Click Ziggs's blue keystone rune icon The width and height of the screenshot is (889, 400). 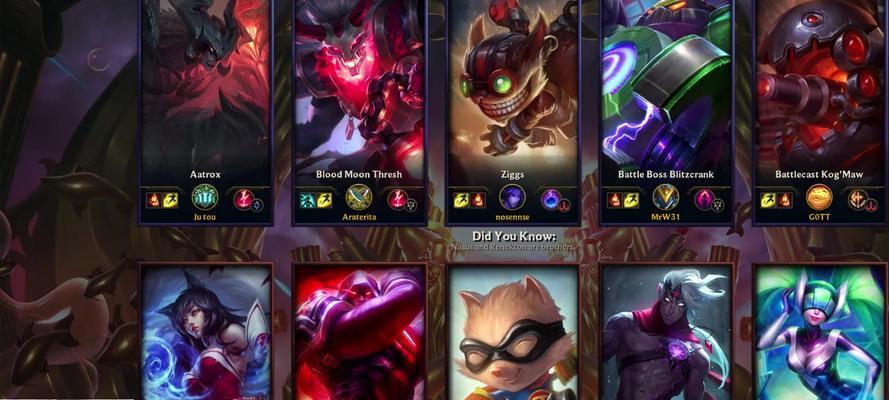coord(550,199)
